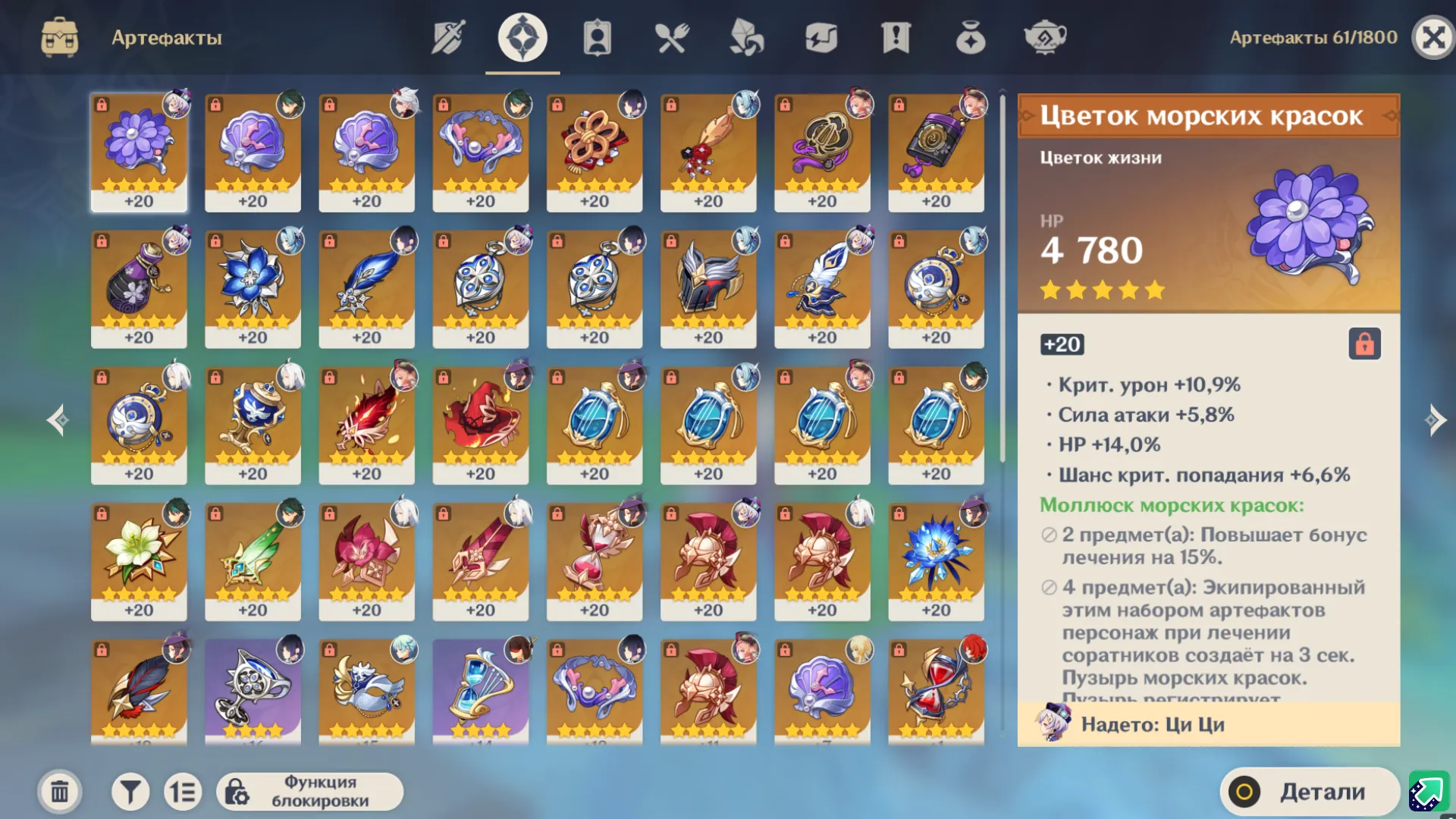Viewport: 1456px width, 819px height.
Task: Open the artifact filter options
Action: point(130,790)
